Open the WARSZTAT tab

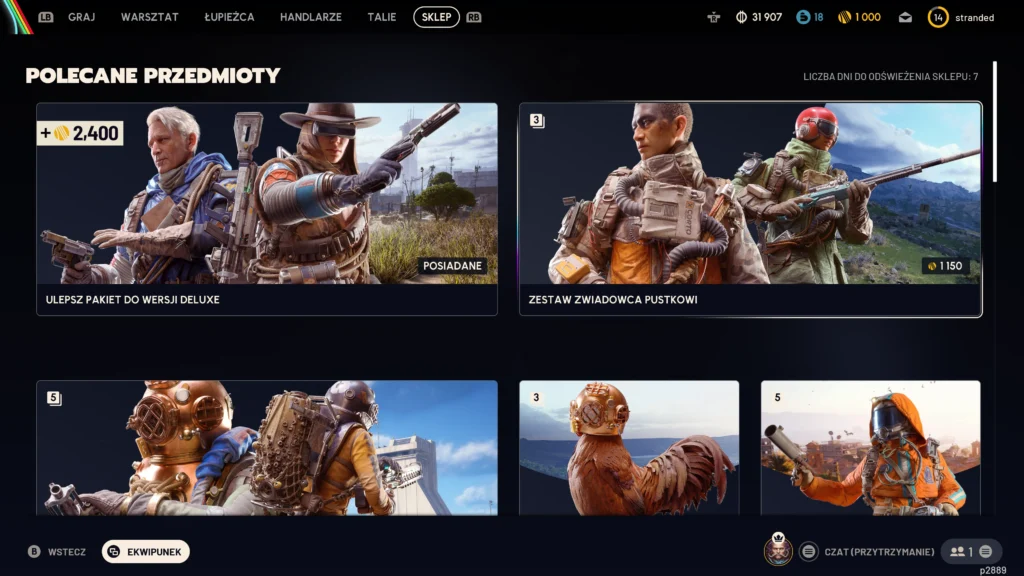tap(150, 17)
